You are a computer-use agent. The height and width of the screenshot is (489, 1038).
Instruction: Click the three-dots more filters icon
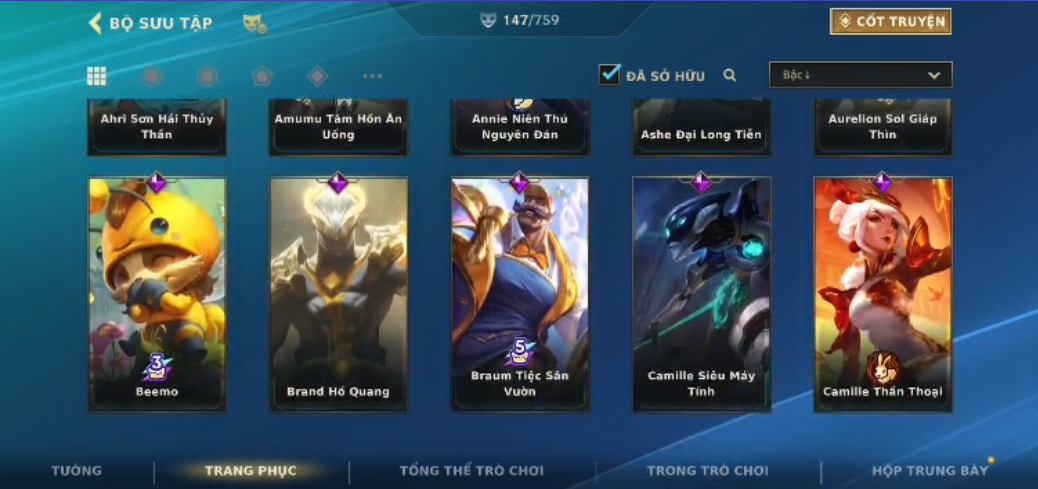[372, 76]
